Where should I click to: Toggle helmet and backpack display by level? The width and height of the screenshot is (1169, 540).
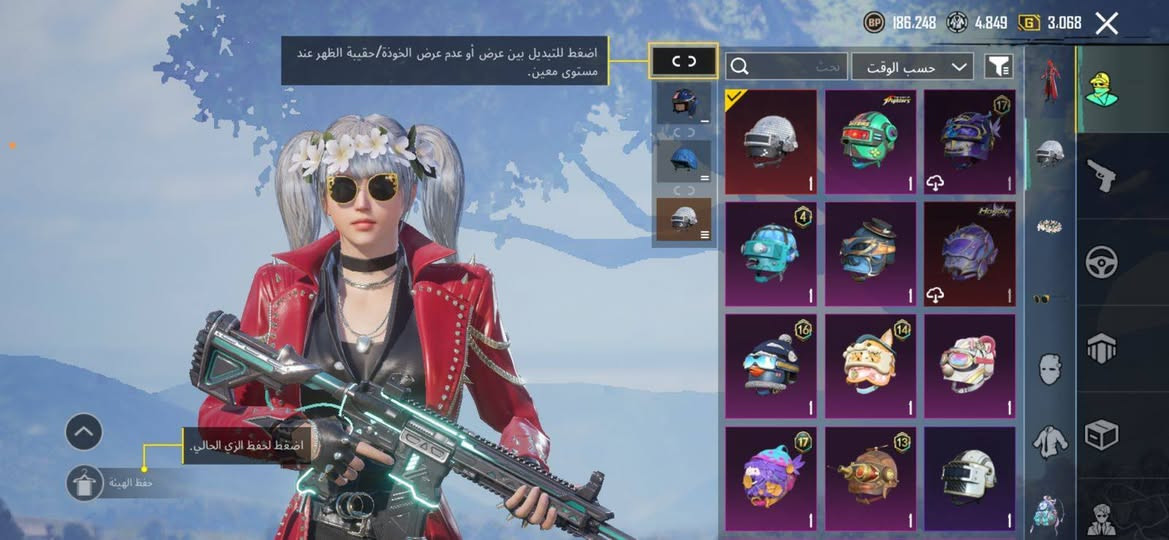tap(684, 62)
